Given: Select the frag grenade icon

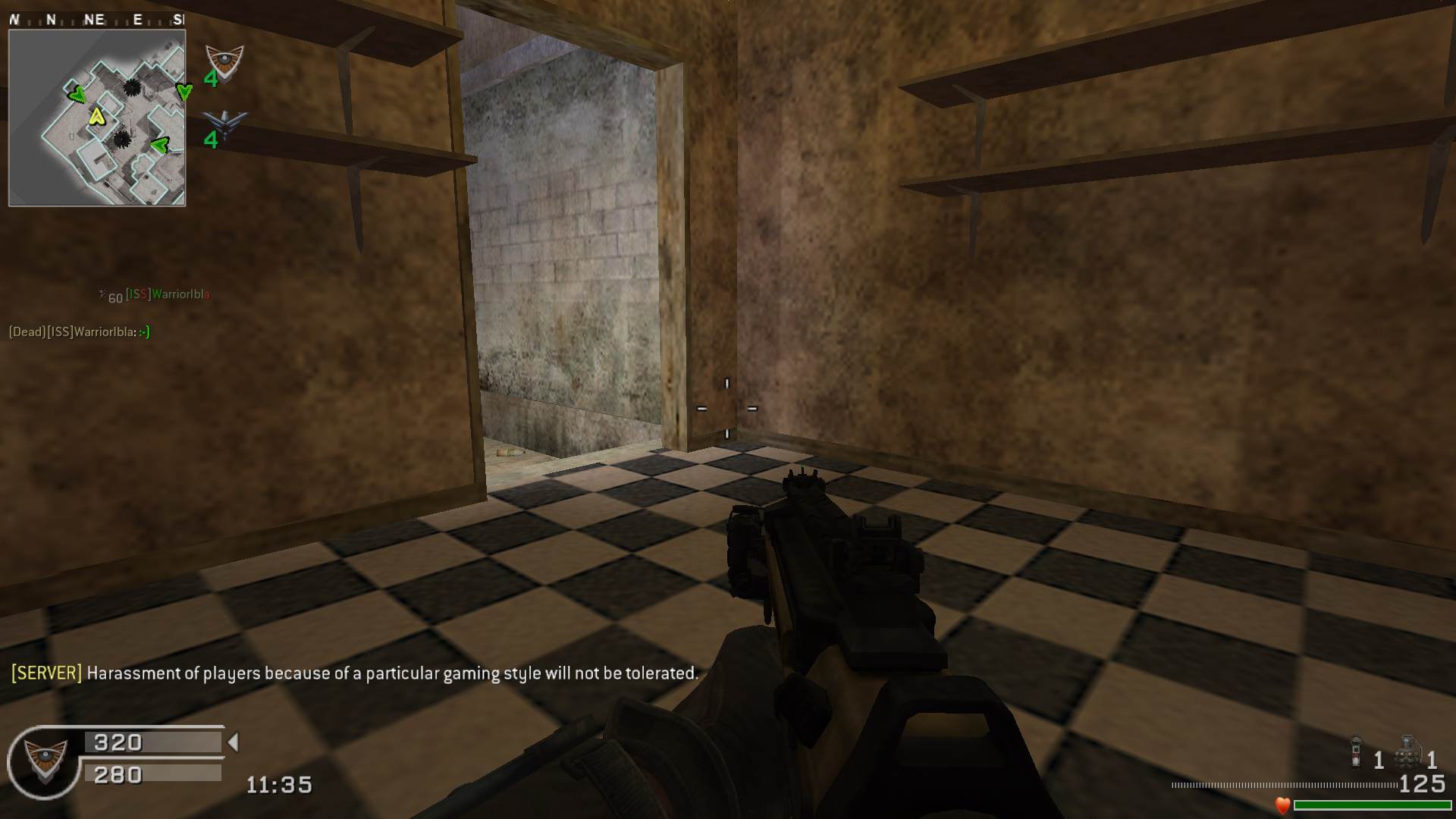Looking at the screenshot, I should (1407, 752).
